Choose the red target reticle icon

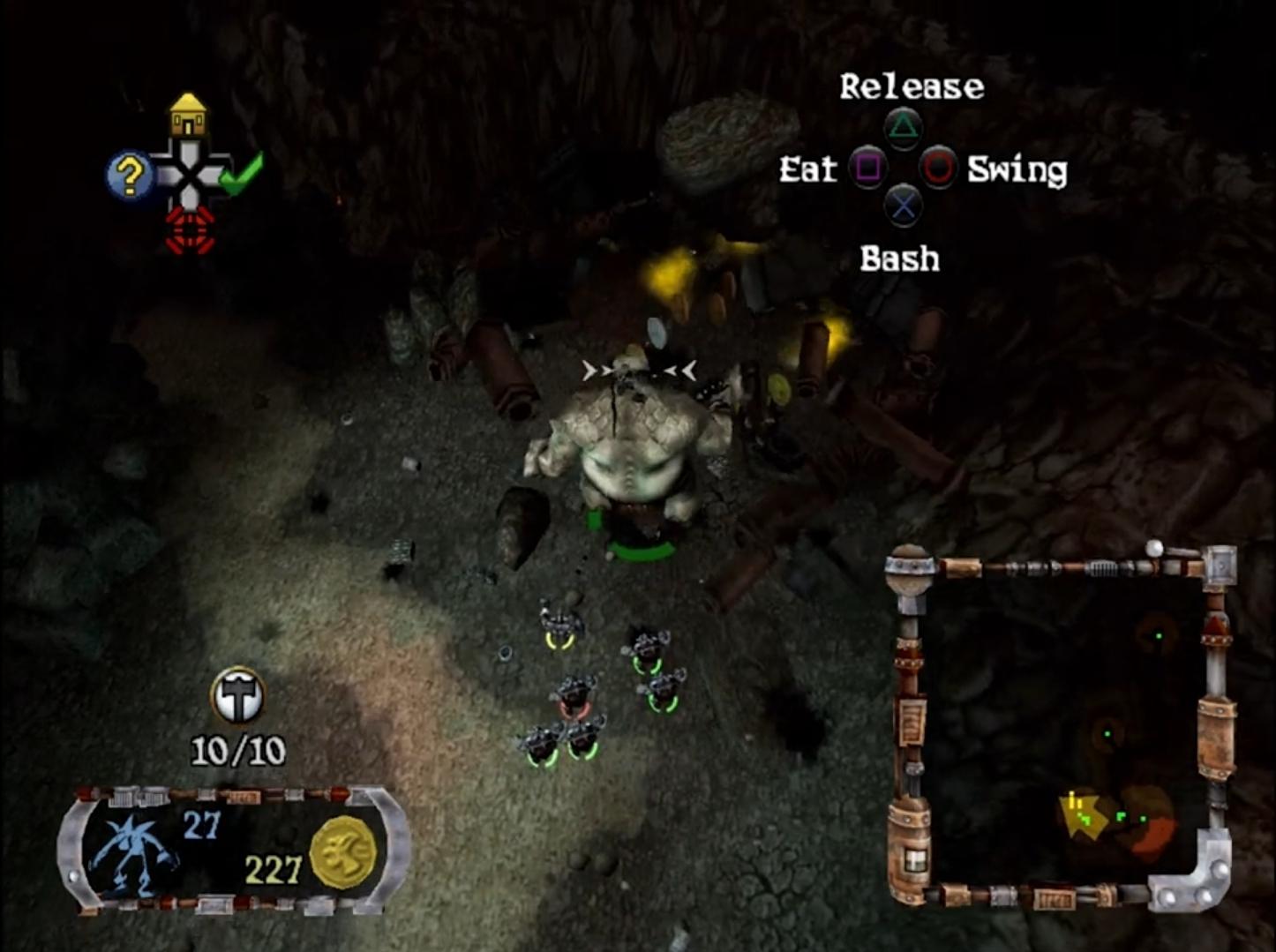click(190, 230)
